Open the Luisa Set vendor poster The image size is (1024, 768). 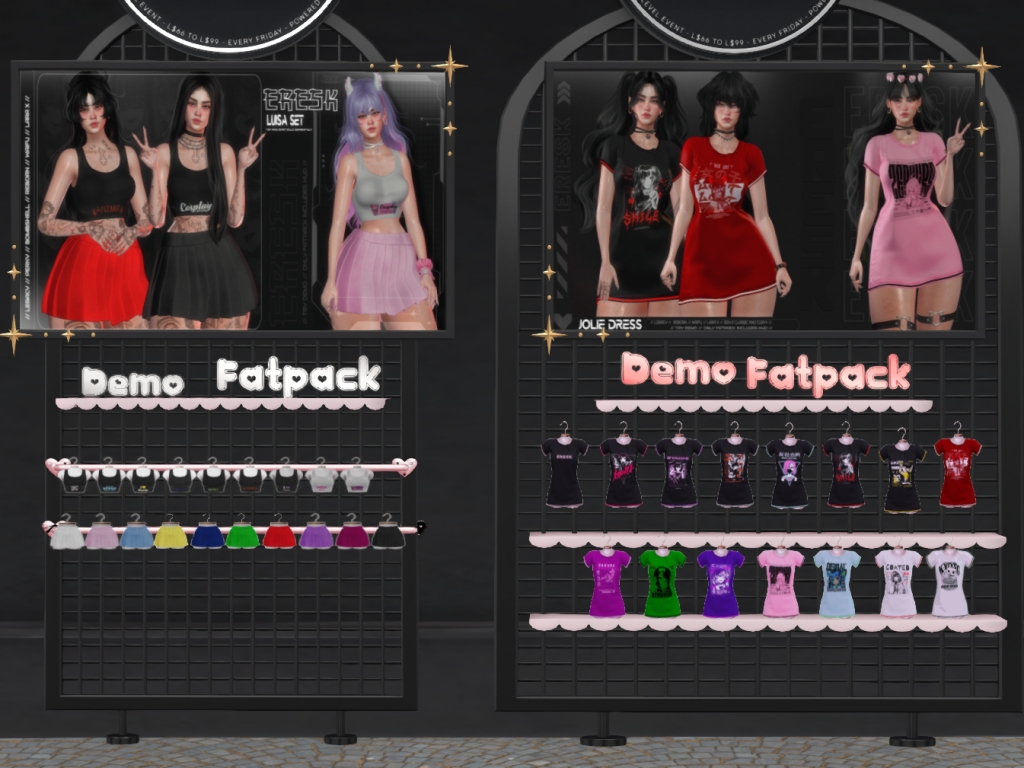233,200
